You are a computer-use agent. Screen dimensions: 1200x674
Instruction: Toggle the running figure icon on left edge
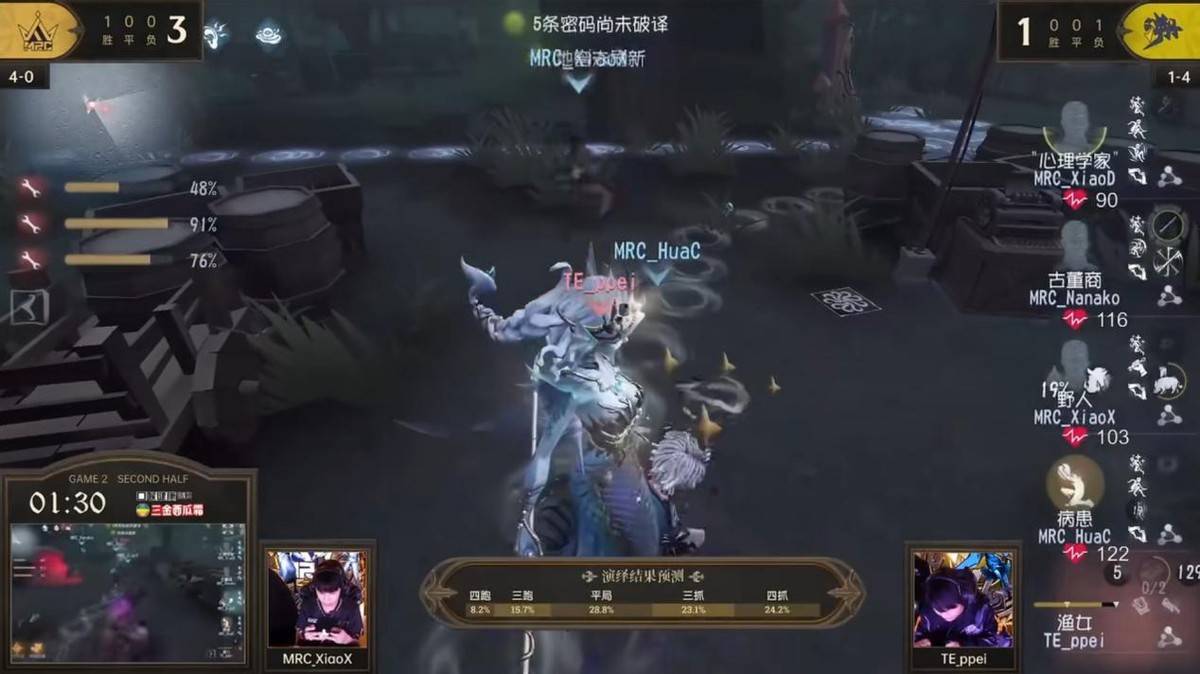[x=27, y=307]
